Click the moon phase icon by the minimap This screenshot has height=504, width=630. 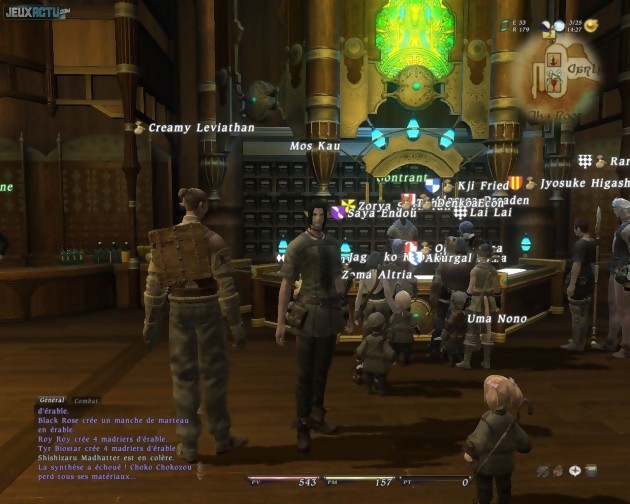pyautogui.click(x=548, y=27)
